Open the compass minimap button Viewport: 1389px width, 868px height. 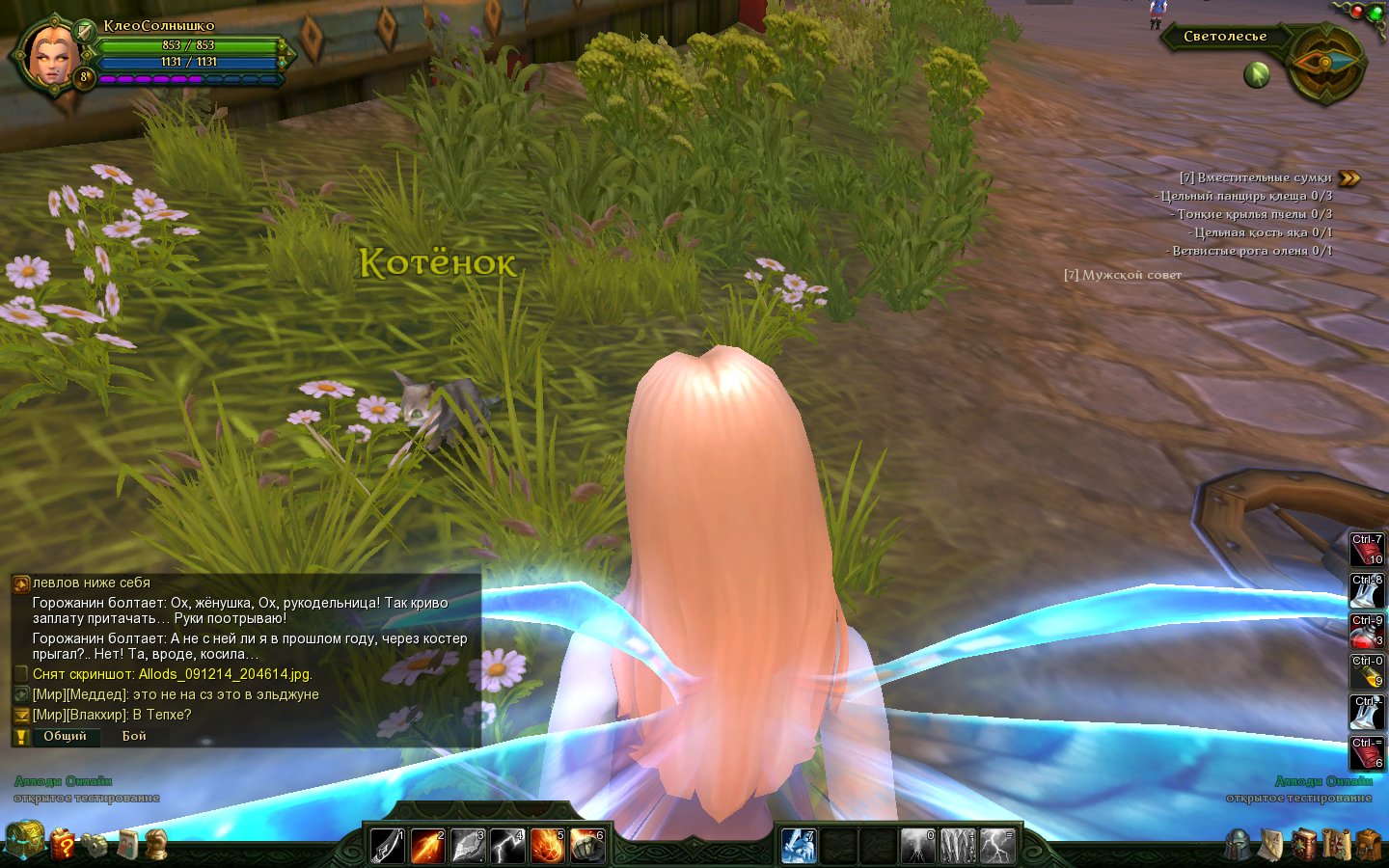coord(1325,64)
